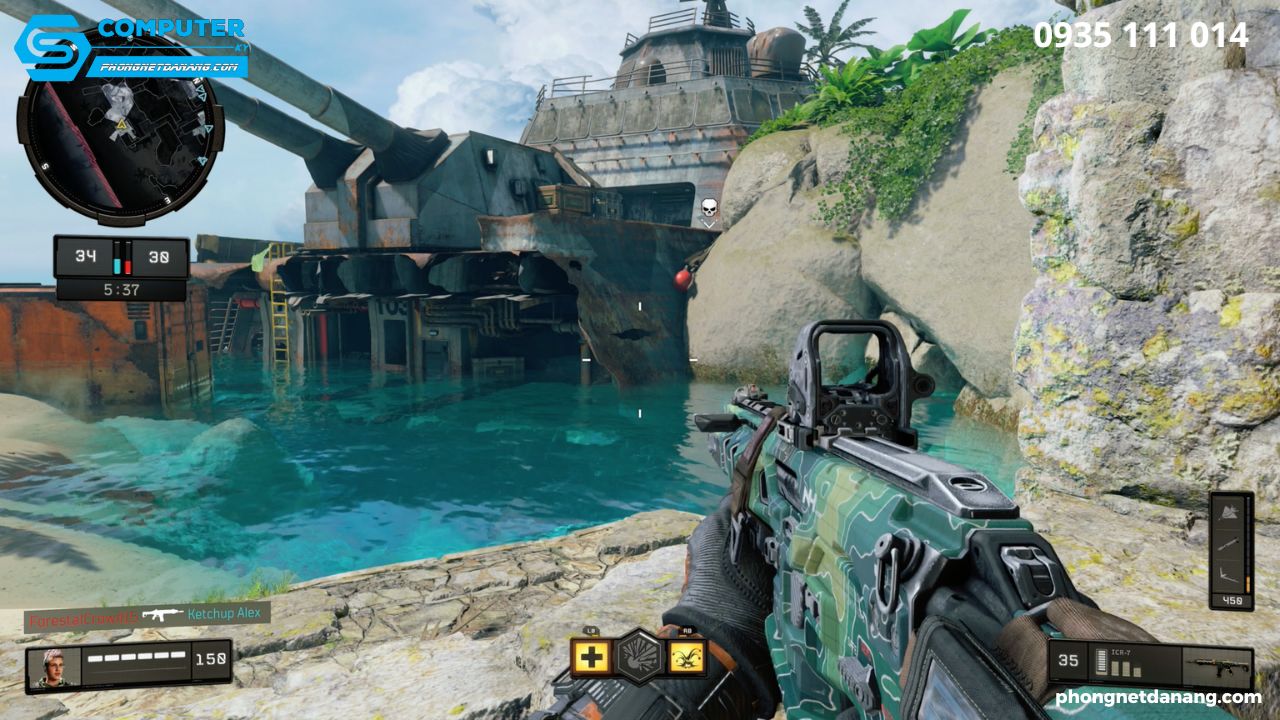Click the grappling hook icon in right panel

1228,573
